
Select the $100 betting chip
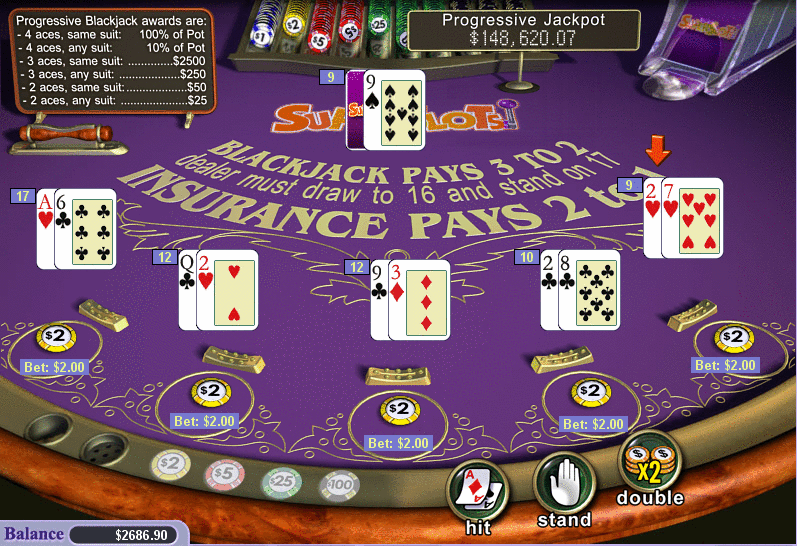coord(339,486)
